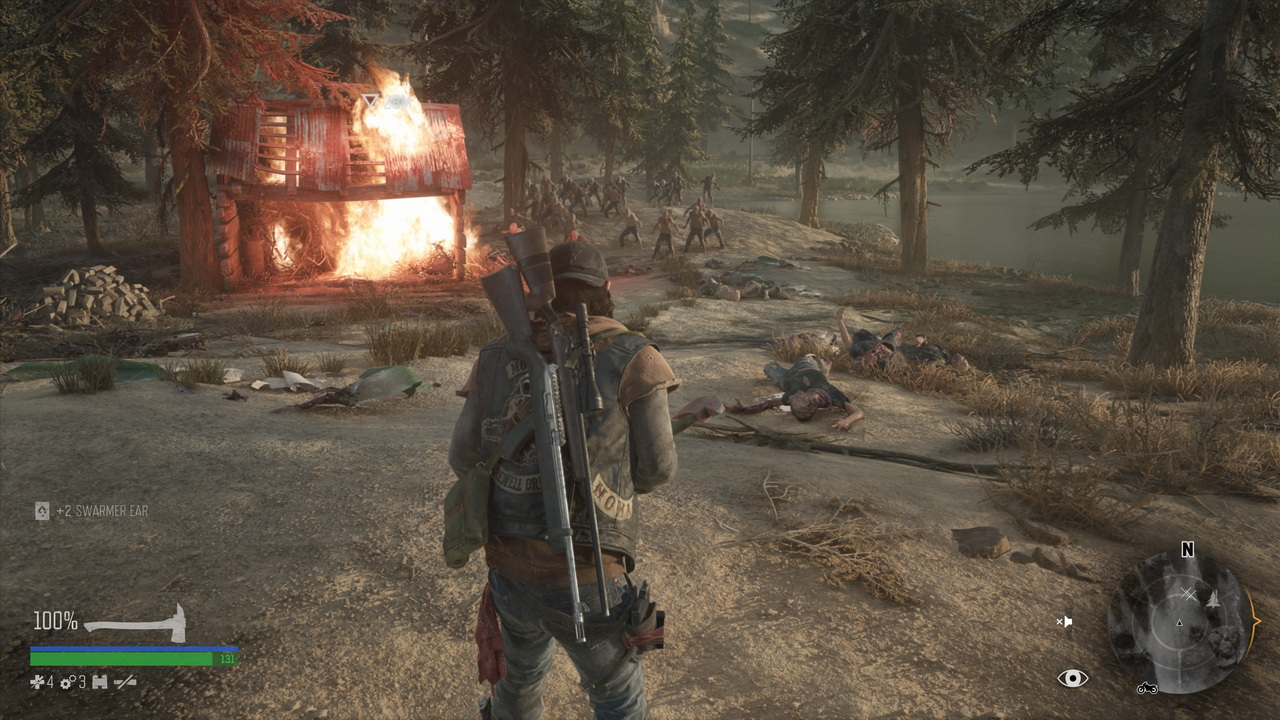Click the eye visibility indicator
This screenshot has height=720, width=1280.
point(1072,679)
